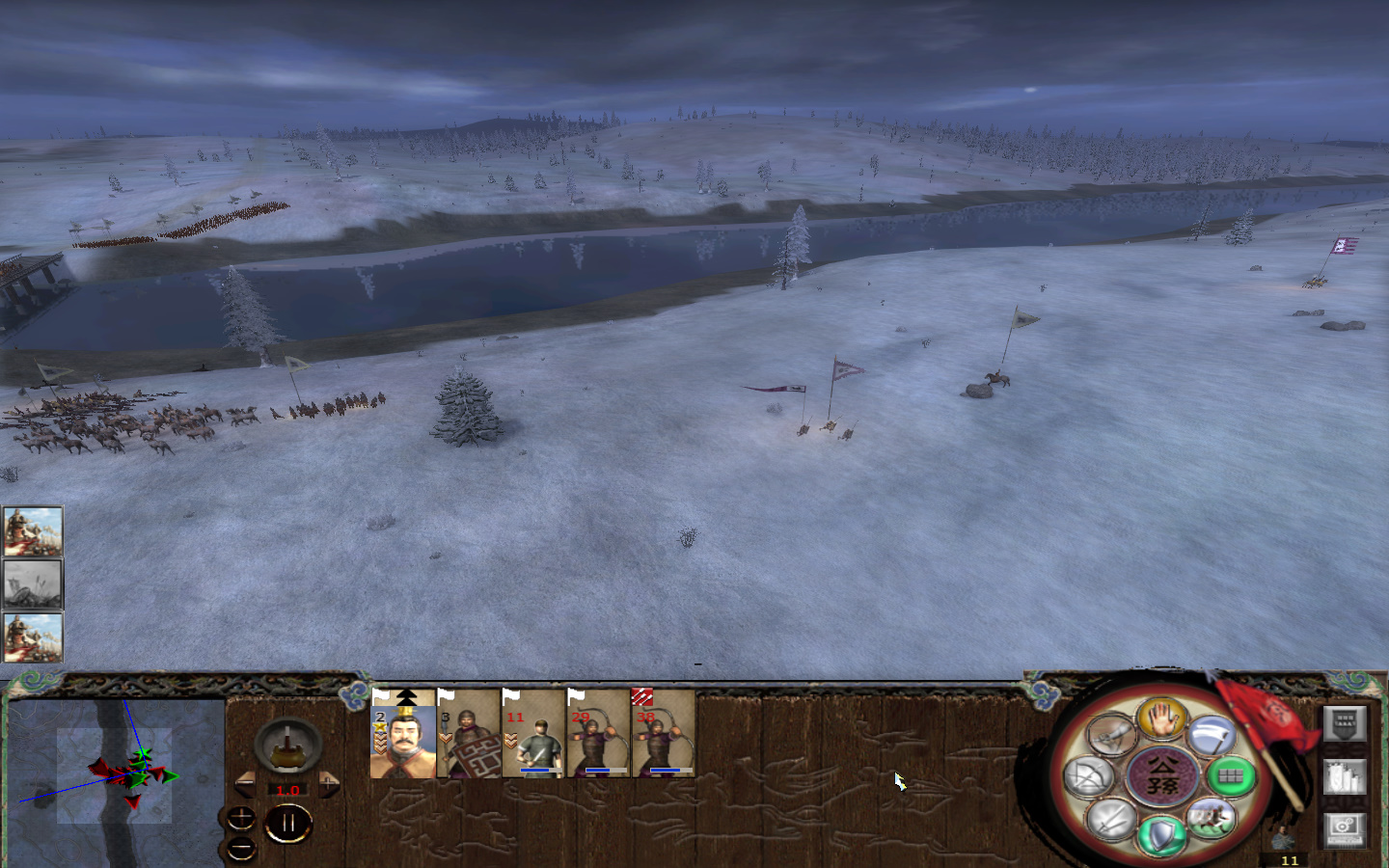Screen dimensions: 1389x868
Task: Open the camera settings icon on the right panel
Action: tap(1344, 831)
